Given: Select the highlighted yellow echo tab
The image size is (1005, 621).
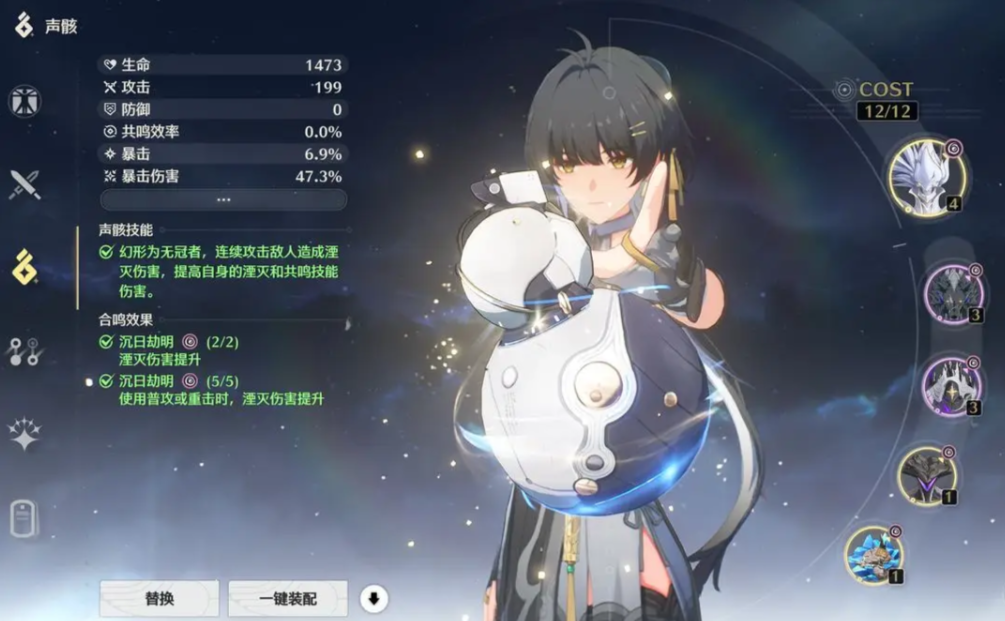Looking at the screenshot, I should point(24,267).
